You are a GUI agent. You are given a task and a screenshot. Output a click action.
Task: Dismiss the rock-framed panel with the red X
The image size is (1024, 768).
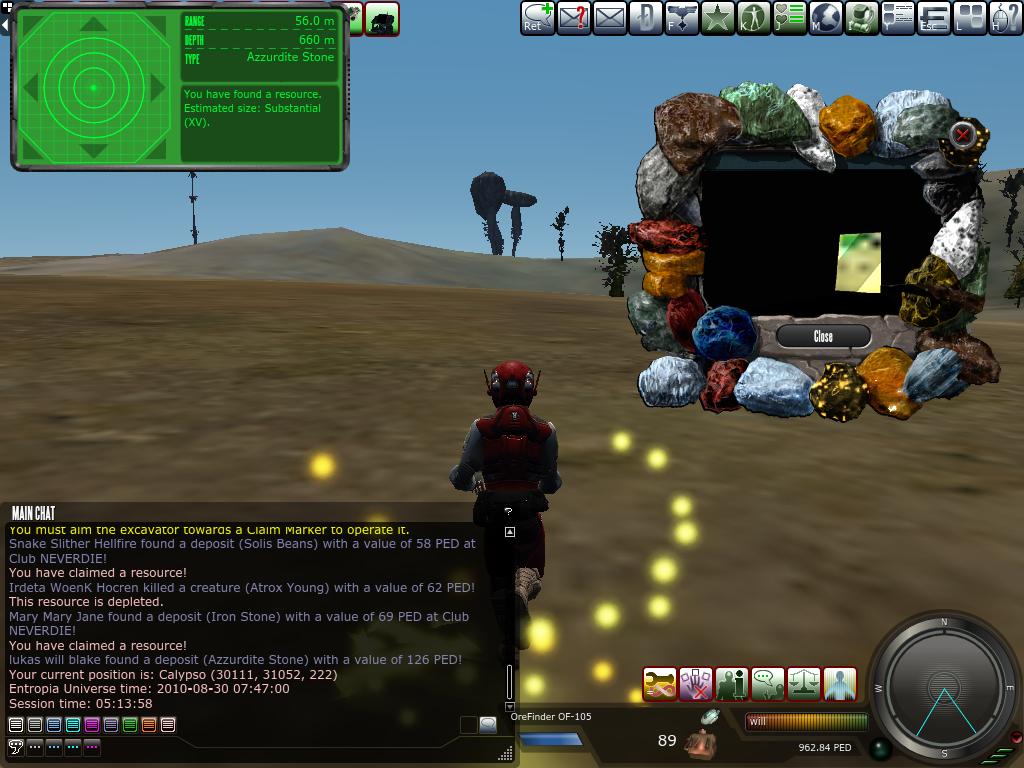click(962, 134)
